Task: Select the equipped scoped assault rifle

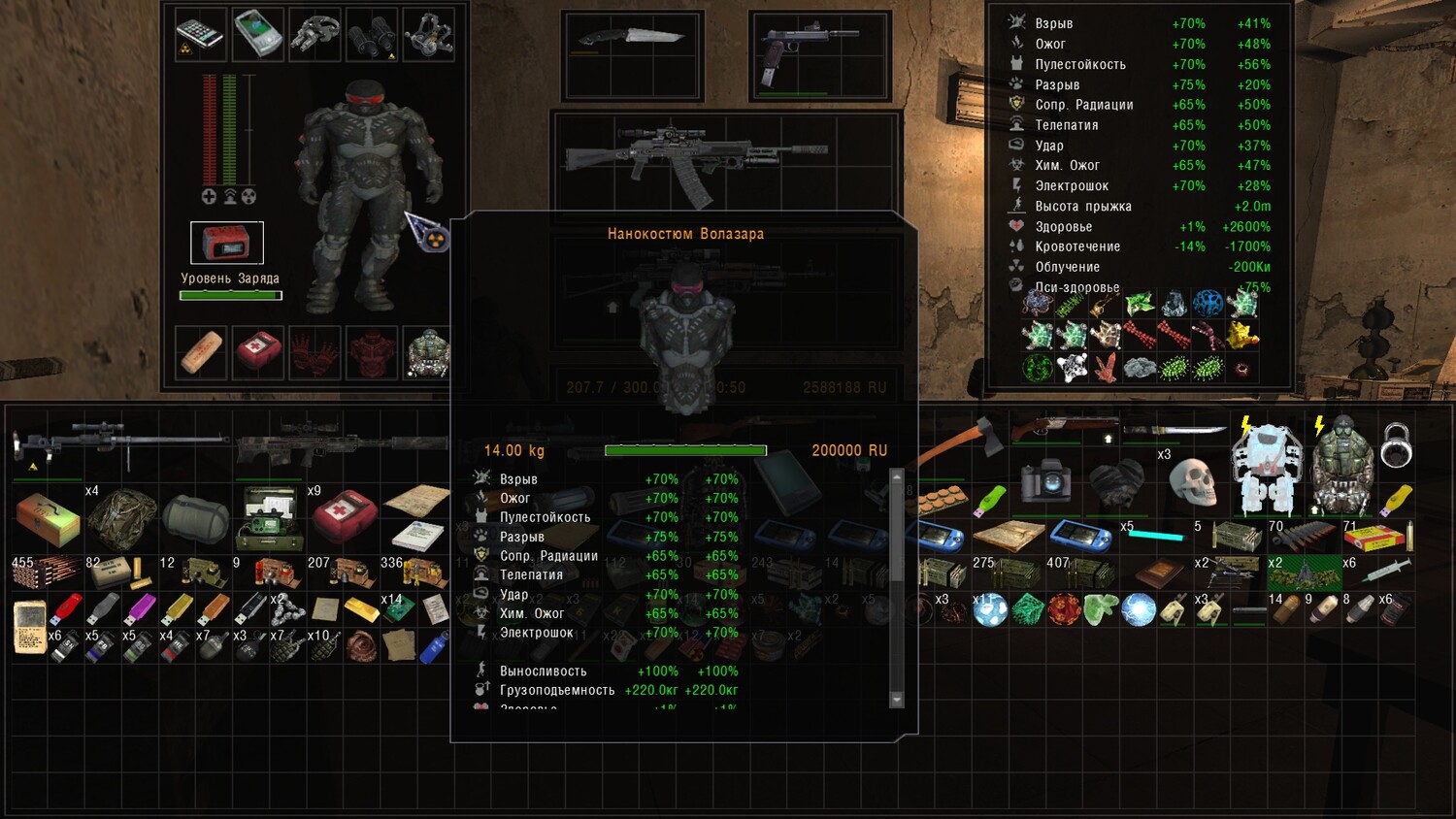Action: tap(695, 155)
